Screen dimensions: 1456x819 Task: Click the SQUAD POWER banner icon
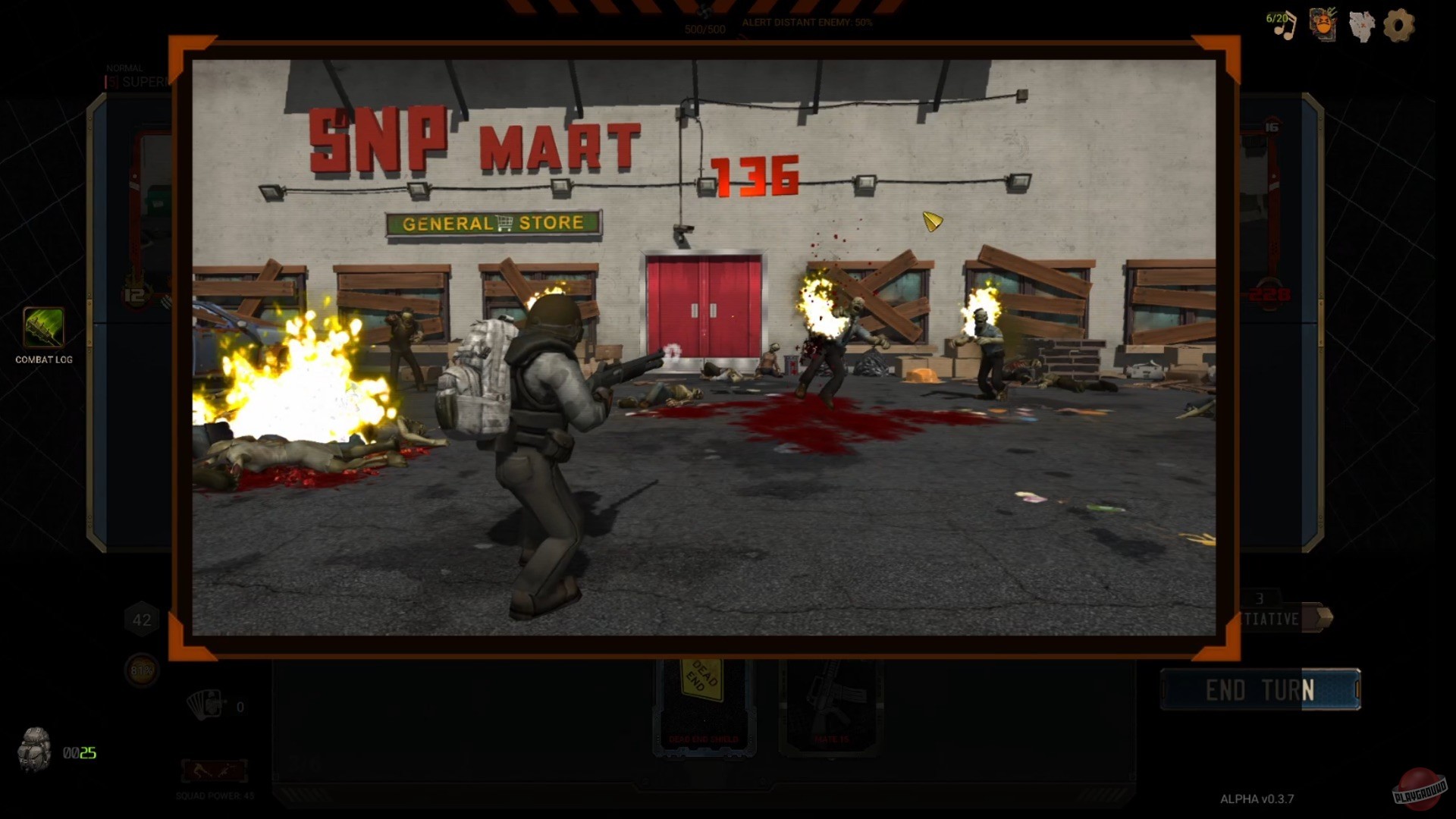pyautogui.click(x=214, y=770)
